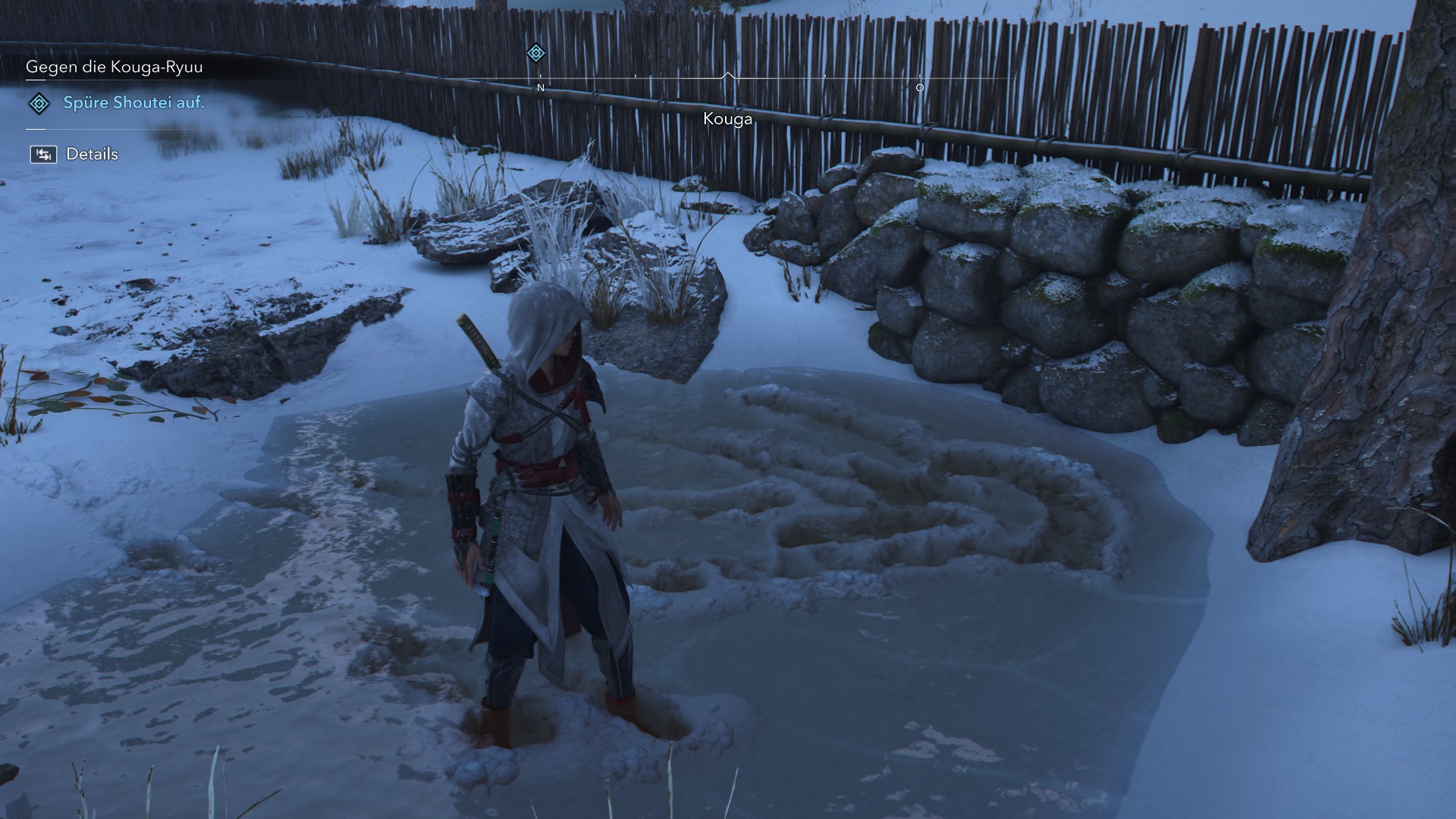The image size is (1456, 819).
Task: Click the tick mark left of N
Action: tap(540, 77)
